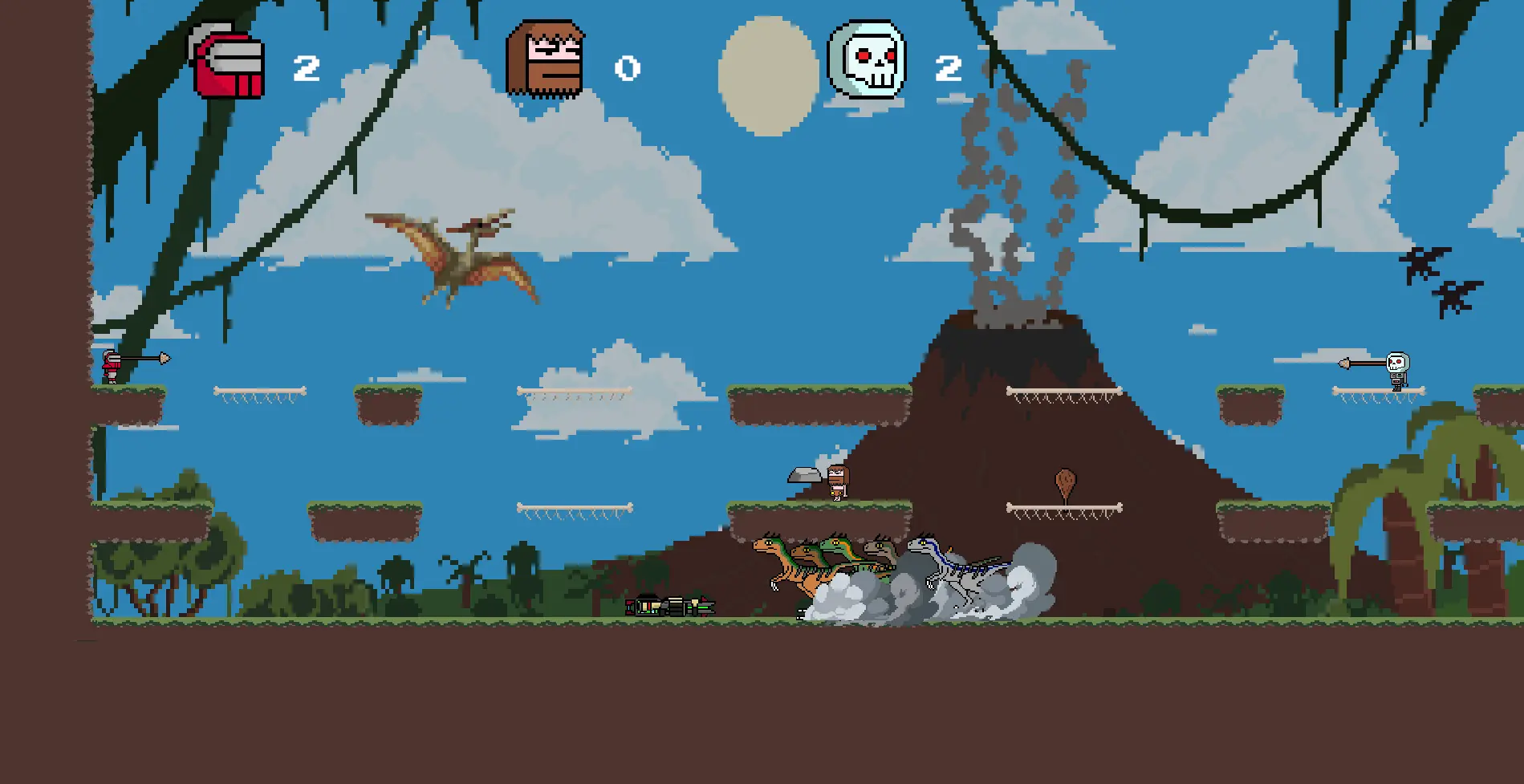The image size is (1524, 784).
Task: Select the red spear-wielding player on the left
Action: pyautogui.click(x=110, y=365)
